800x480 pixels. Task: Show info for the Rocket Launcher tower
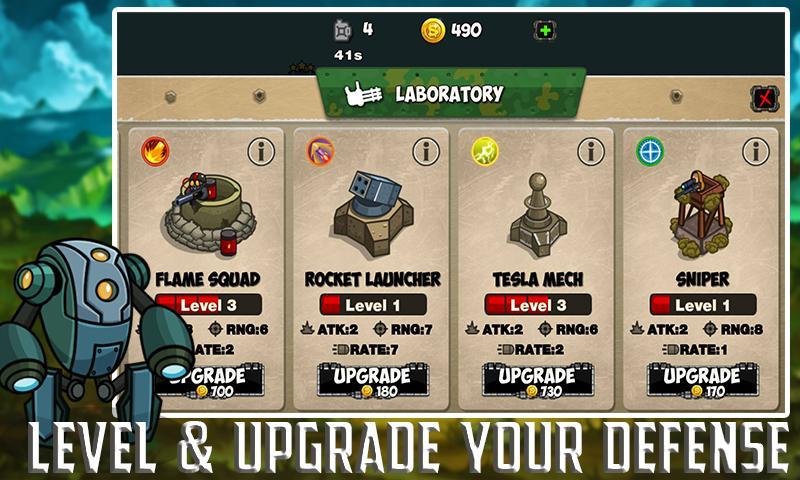[x=426, y=152]
